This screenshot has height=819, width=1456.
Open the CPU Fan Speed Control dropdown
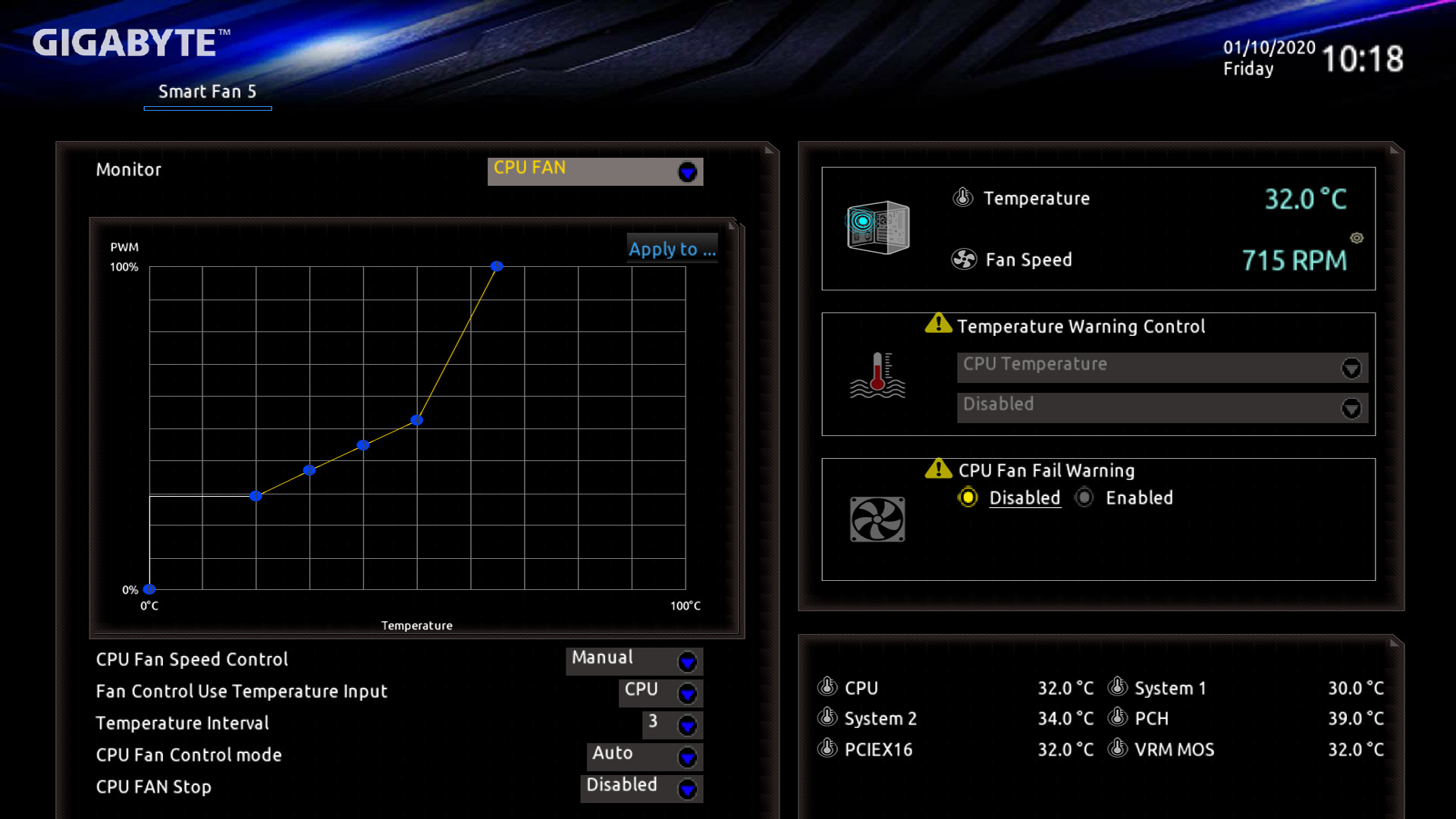[634, 661]
